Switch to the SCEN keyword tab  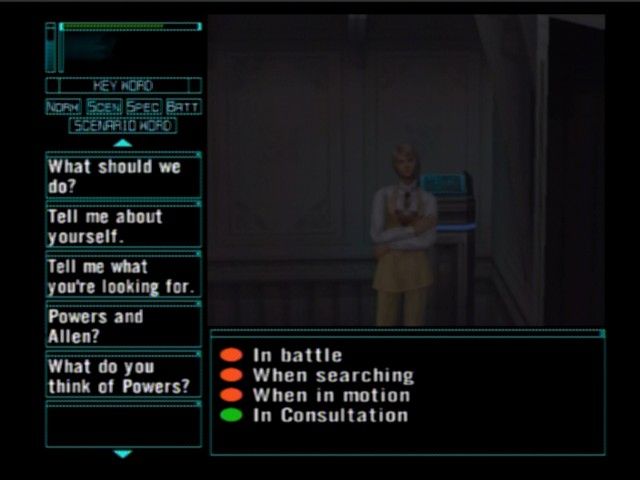(103, 106)
